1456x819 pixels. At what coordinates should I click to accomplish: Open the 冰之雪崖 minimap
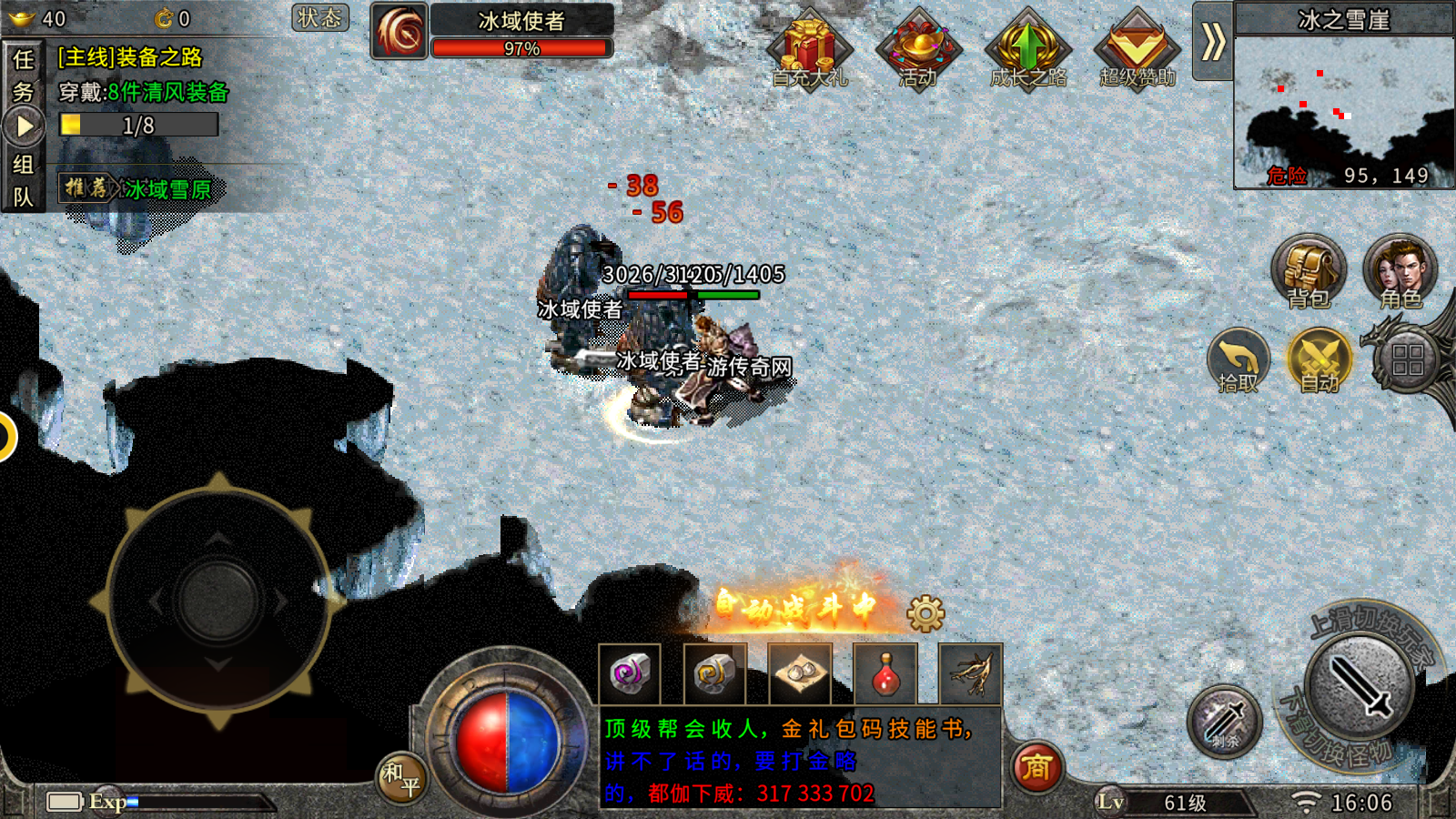click(1343, 109)
